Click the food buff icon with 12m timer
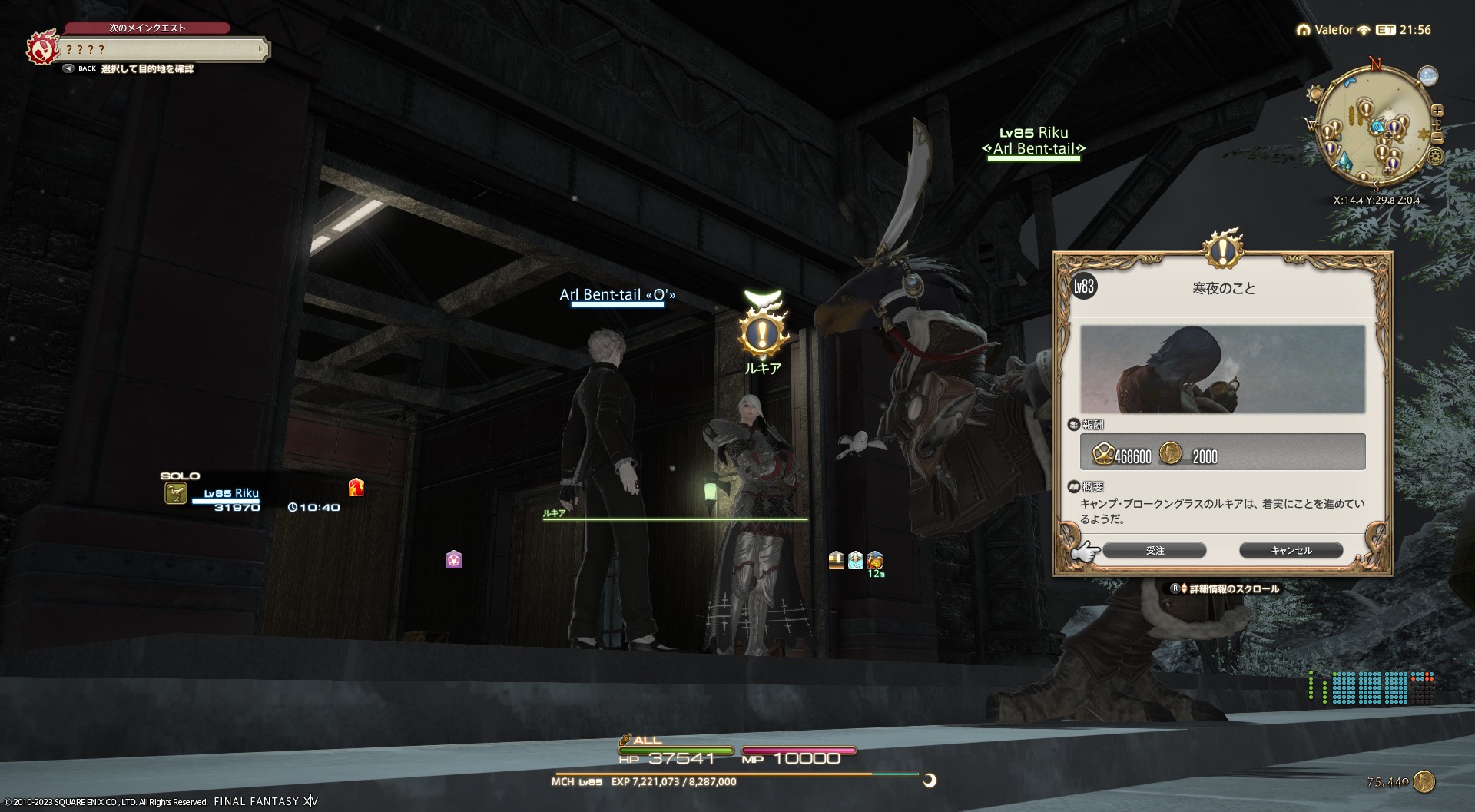Viewport: 1475px width, 812px height. [875, 560]
